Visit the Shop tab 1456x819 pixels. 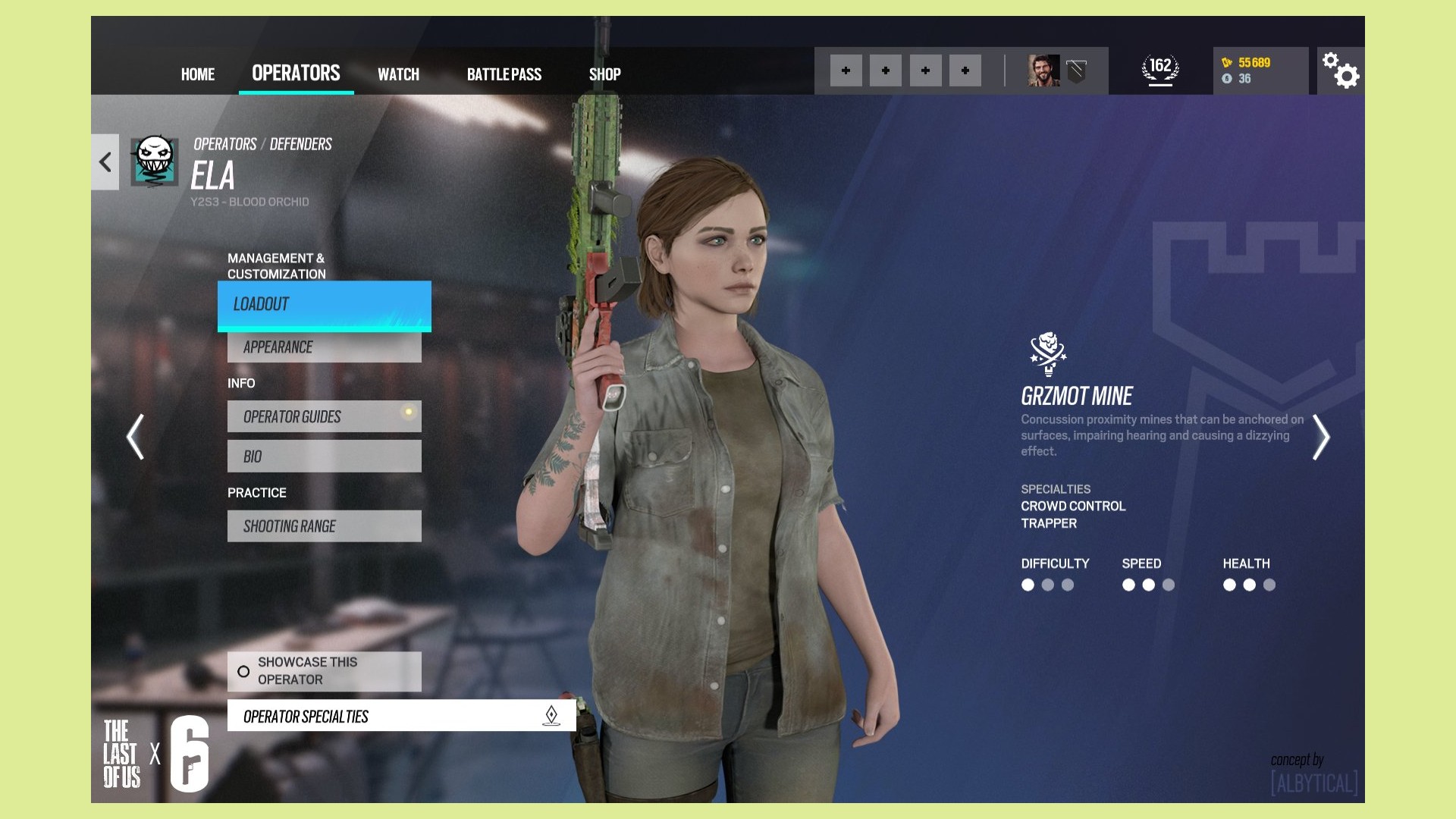coord(604,74)
